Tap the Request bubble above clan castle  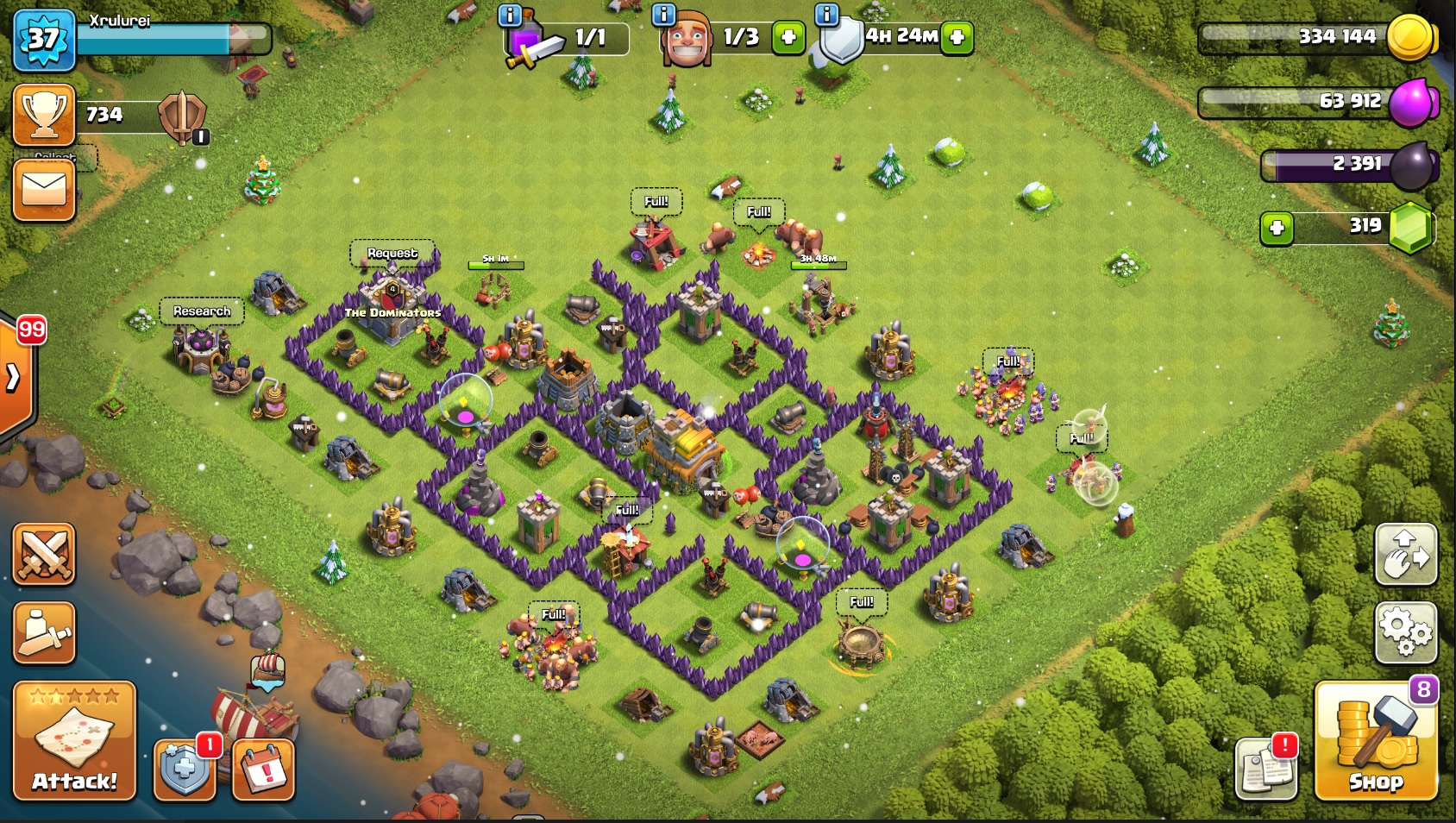(x=392, y=253)
